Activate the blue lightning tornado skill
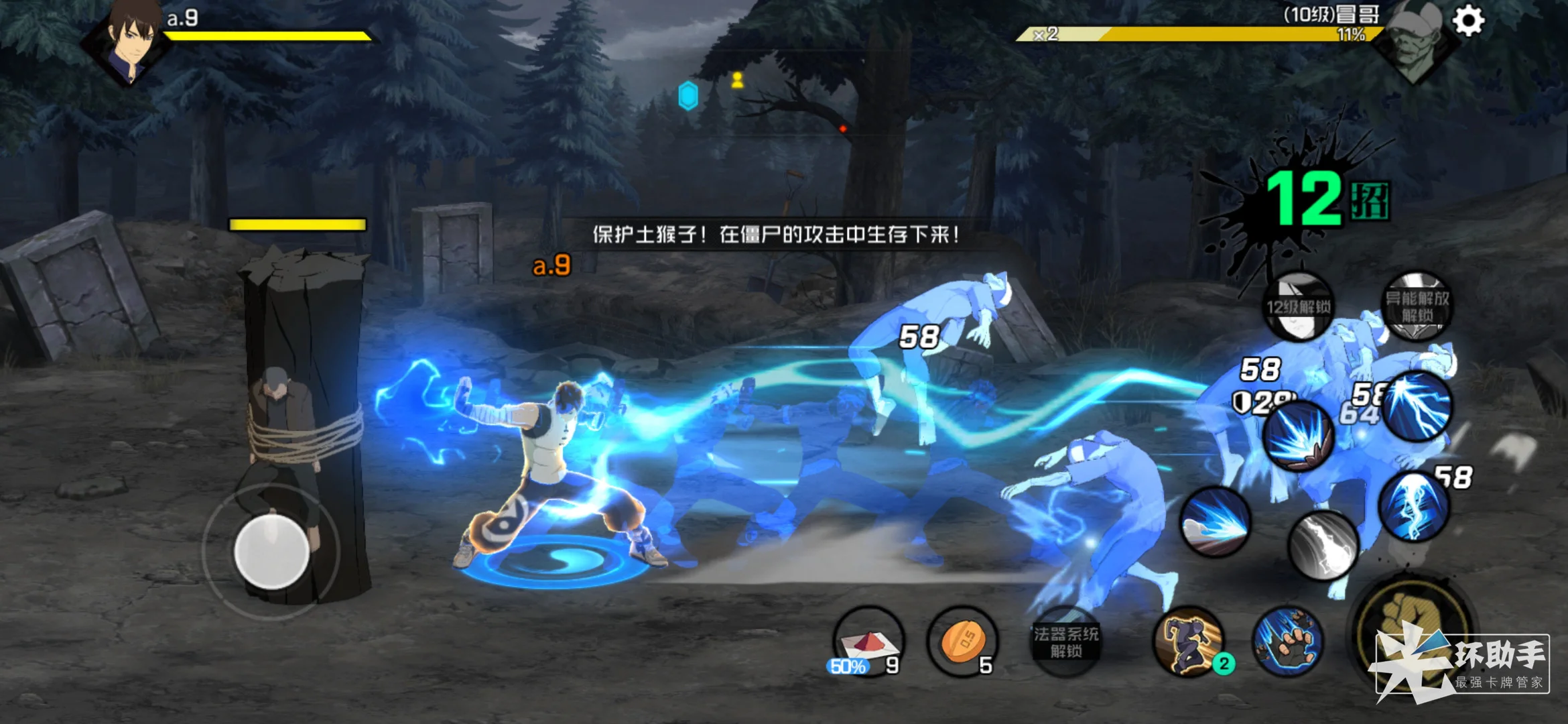1568x724 pixels. [x=1414, y=507]
